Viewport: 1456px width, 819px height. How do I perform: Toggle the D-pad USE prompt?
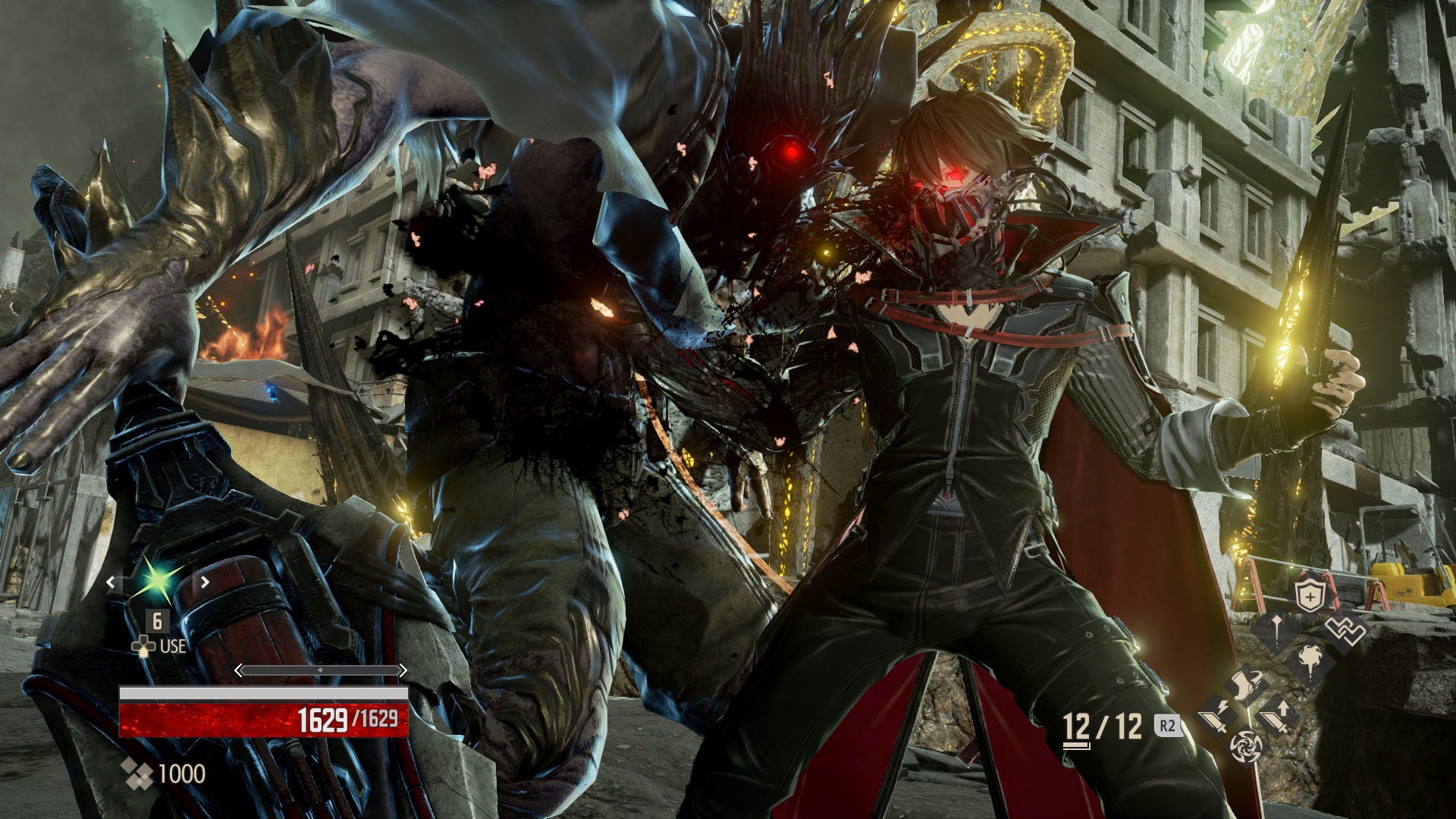tap(144, 646)
